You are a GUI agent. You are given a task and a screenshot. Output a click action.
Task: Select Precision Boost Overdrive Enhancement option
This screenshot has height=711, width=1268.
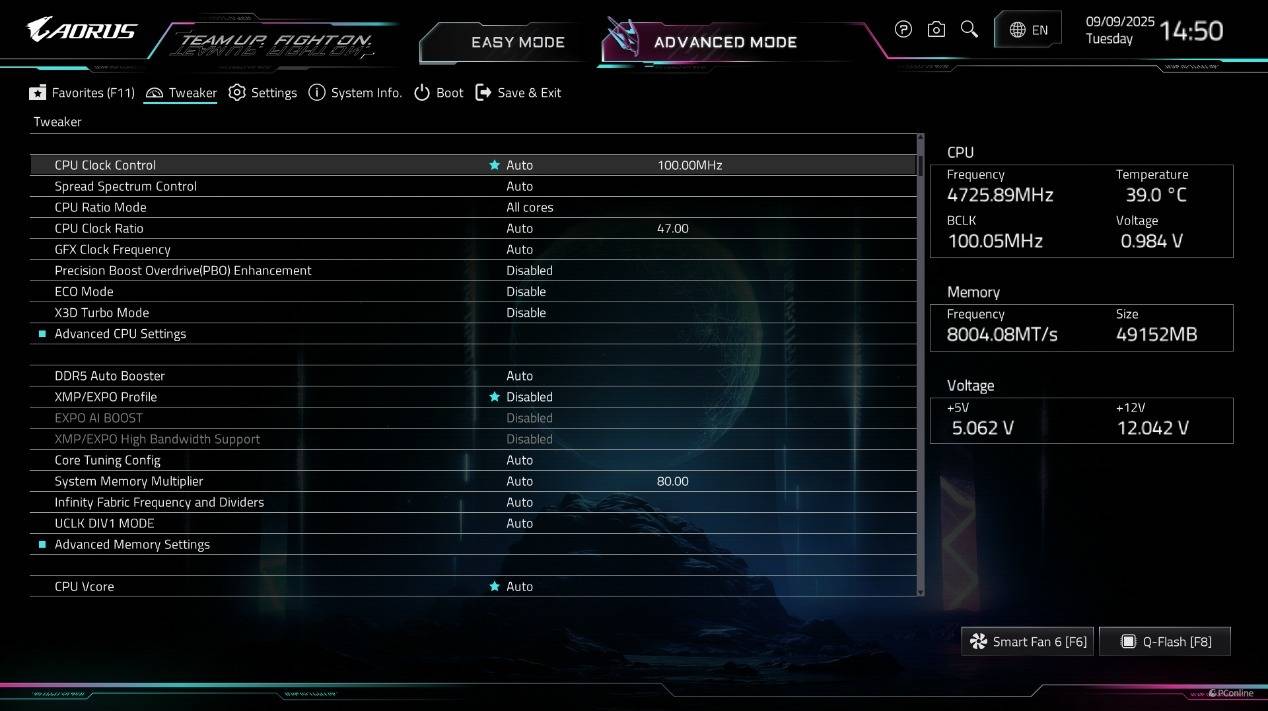click(x=183, y=270)
